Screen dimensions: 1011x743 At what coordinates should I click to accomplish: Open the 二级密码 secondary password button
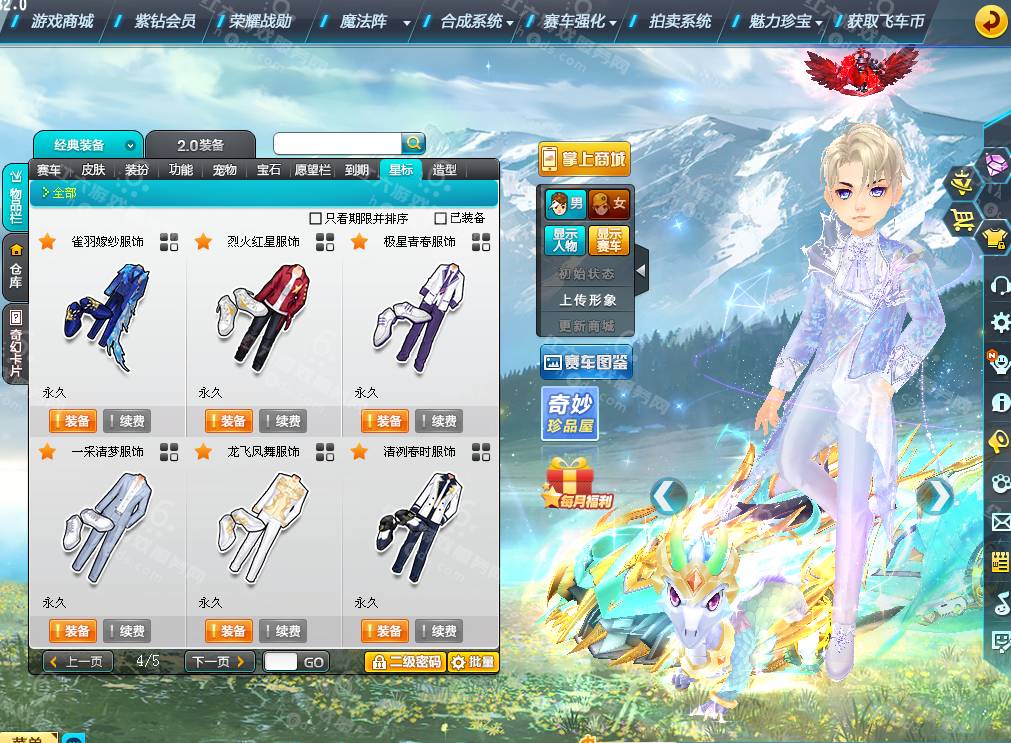coord(405,662)
